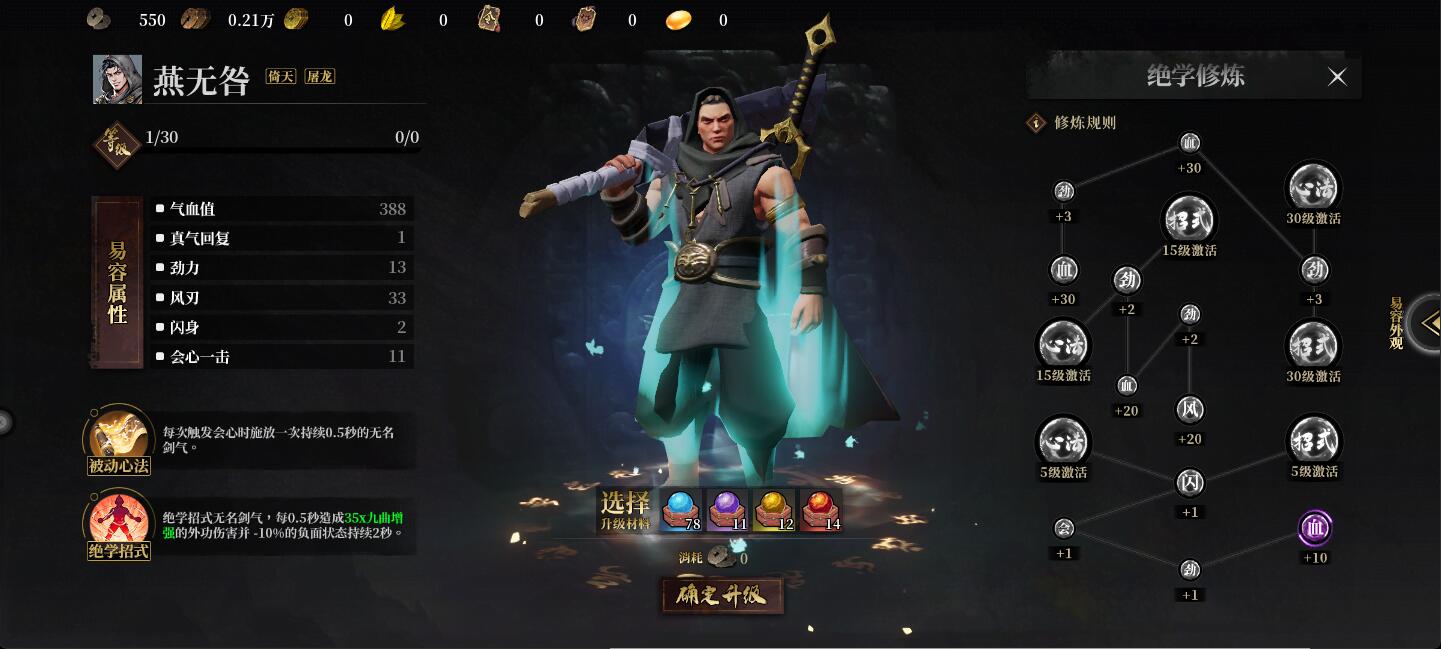View the 被动心法 passive skill icon

(x=118, y=436)
